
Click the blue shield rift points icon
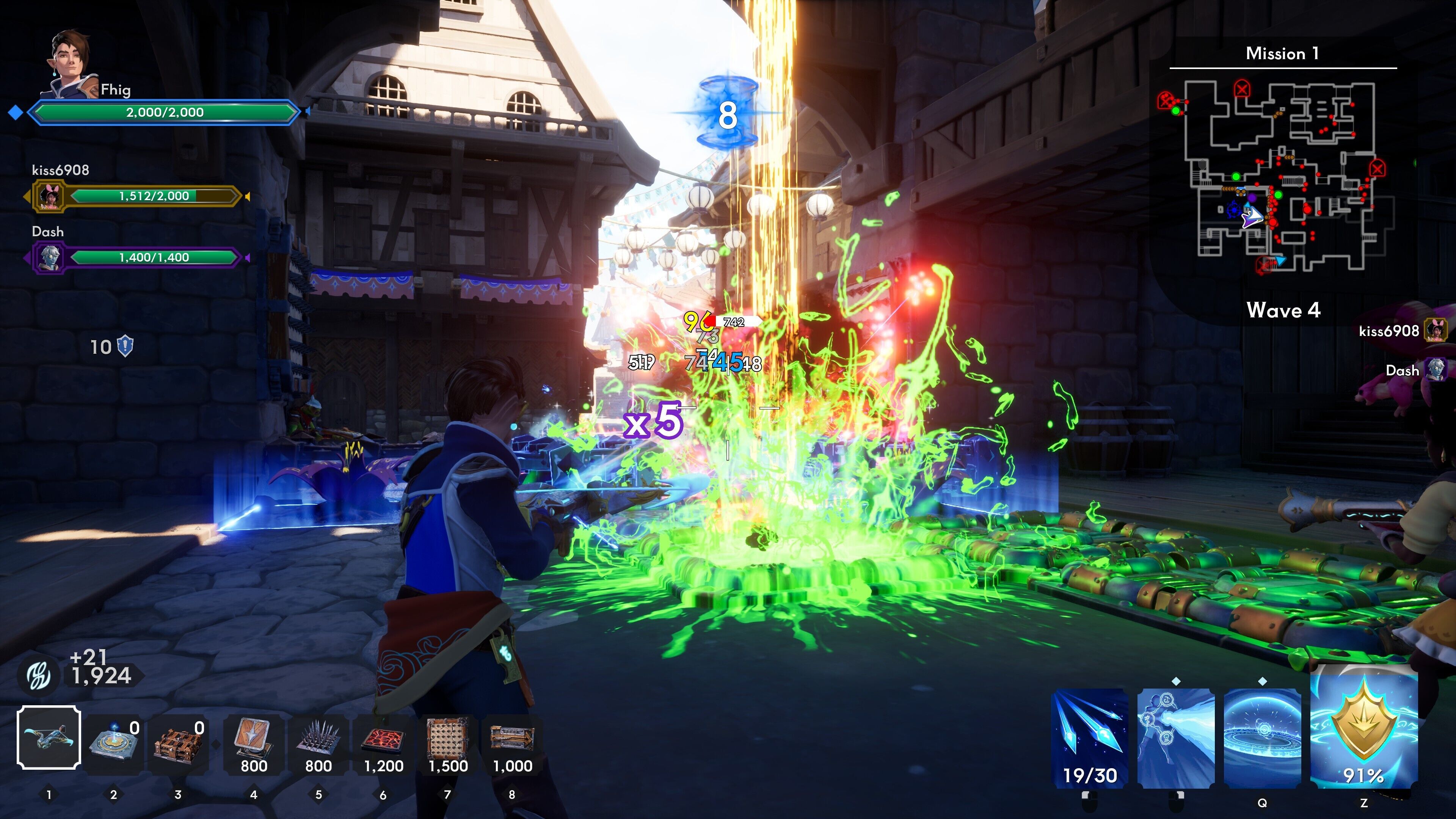tap(125, 347)
